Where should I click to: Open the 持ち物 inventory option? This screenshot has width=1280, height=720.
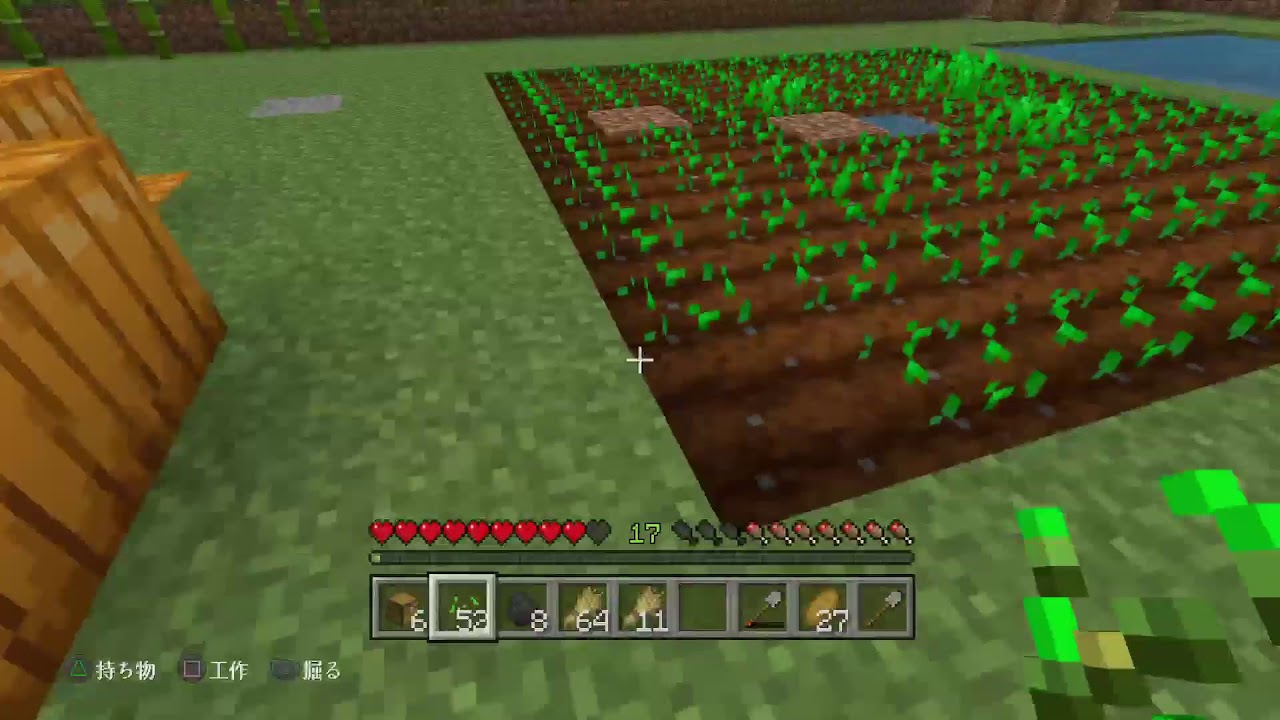coord(128,671)
